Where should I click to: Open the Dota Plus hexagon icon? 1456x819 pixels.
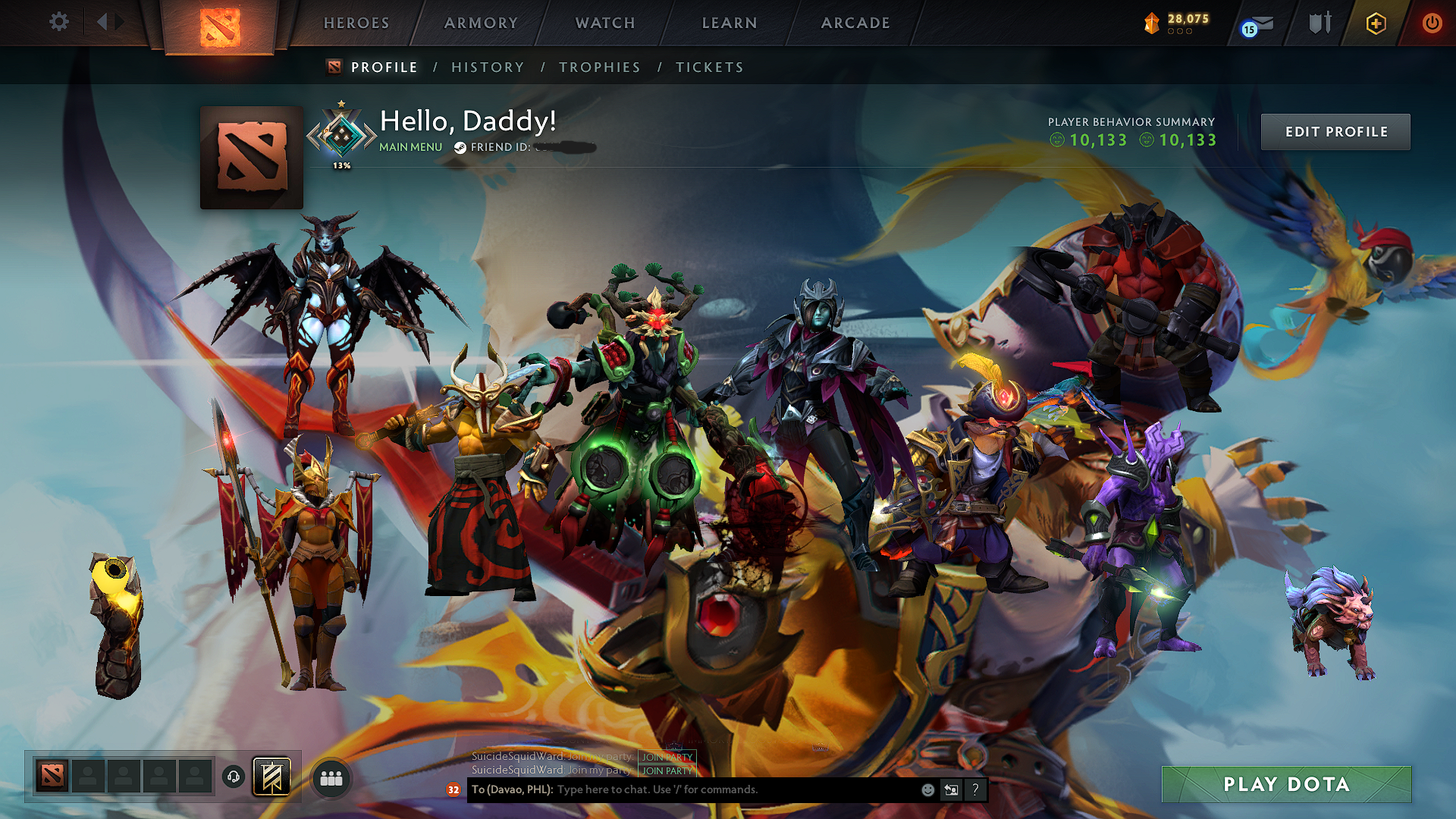click(1375, 23)
